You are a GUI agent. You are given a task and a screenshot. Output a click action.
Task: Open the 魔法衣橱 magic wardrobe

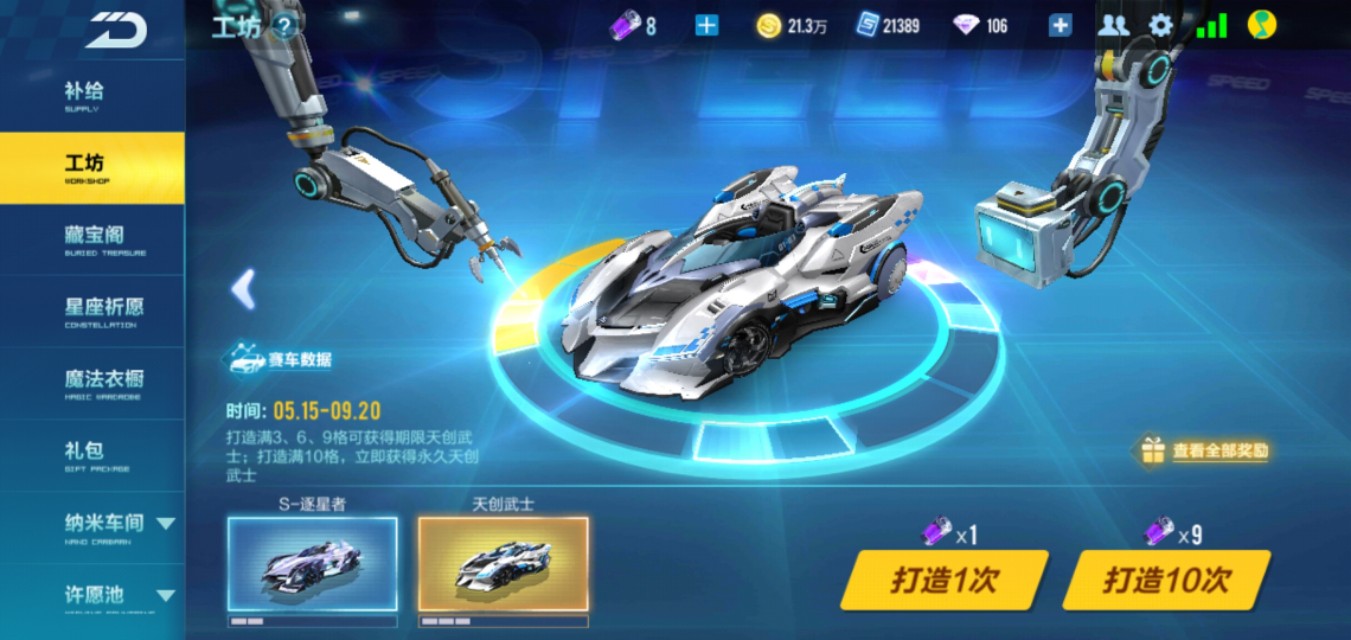point(92,383)
